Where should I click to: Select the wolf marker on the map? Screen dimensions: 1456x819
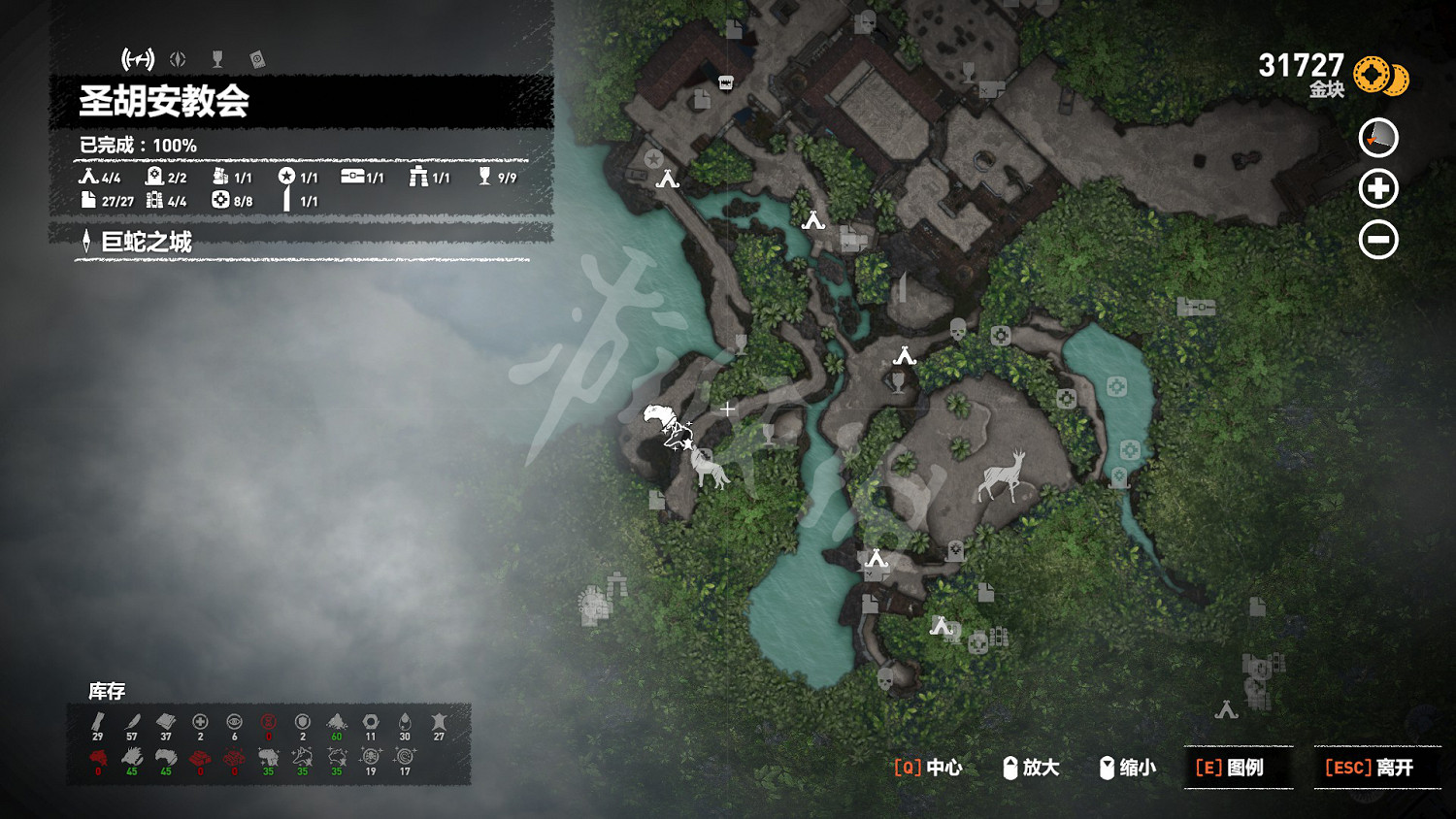[x=710, y=469]
